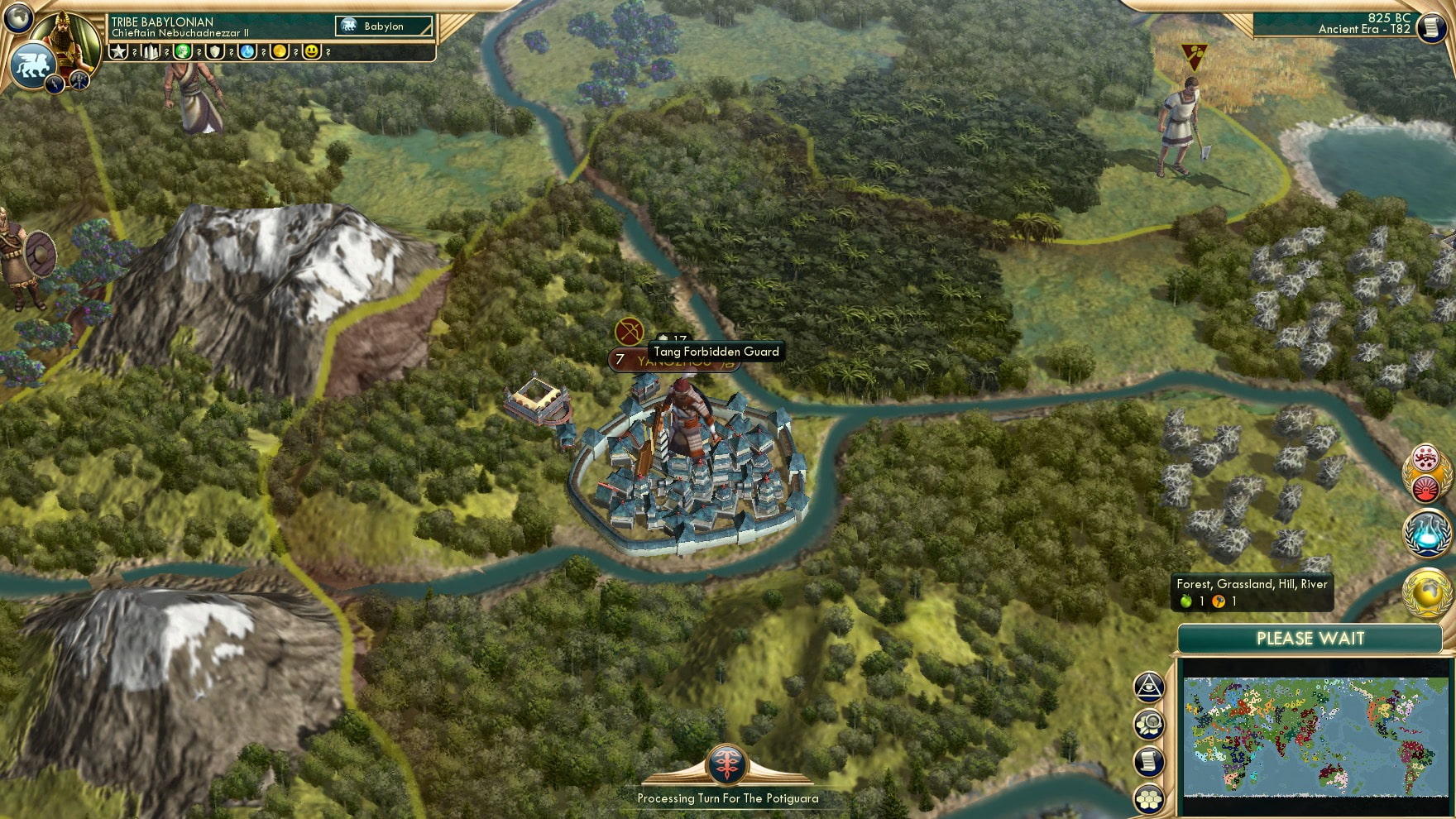This screenshot has height=819, width=1456.
Task: Open the Babylon civilization pulldown
Action: pos(383,26)
